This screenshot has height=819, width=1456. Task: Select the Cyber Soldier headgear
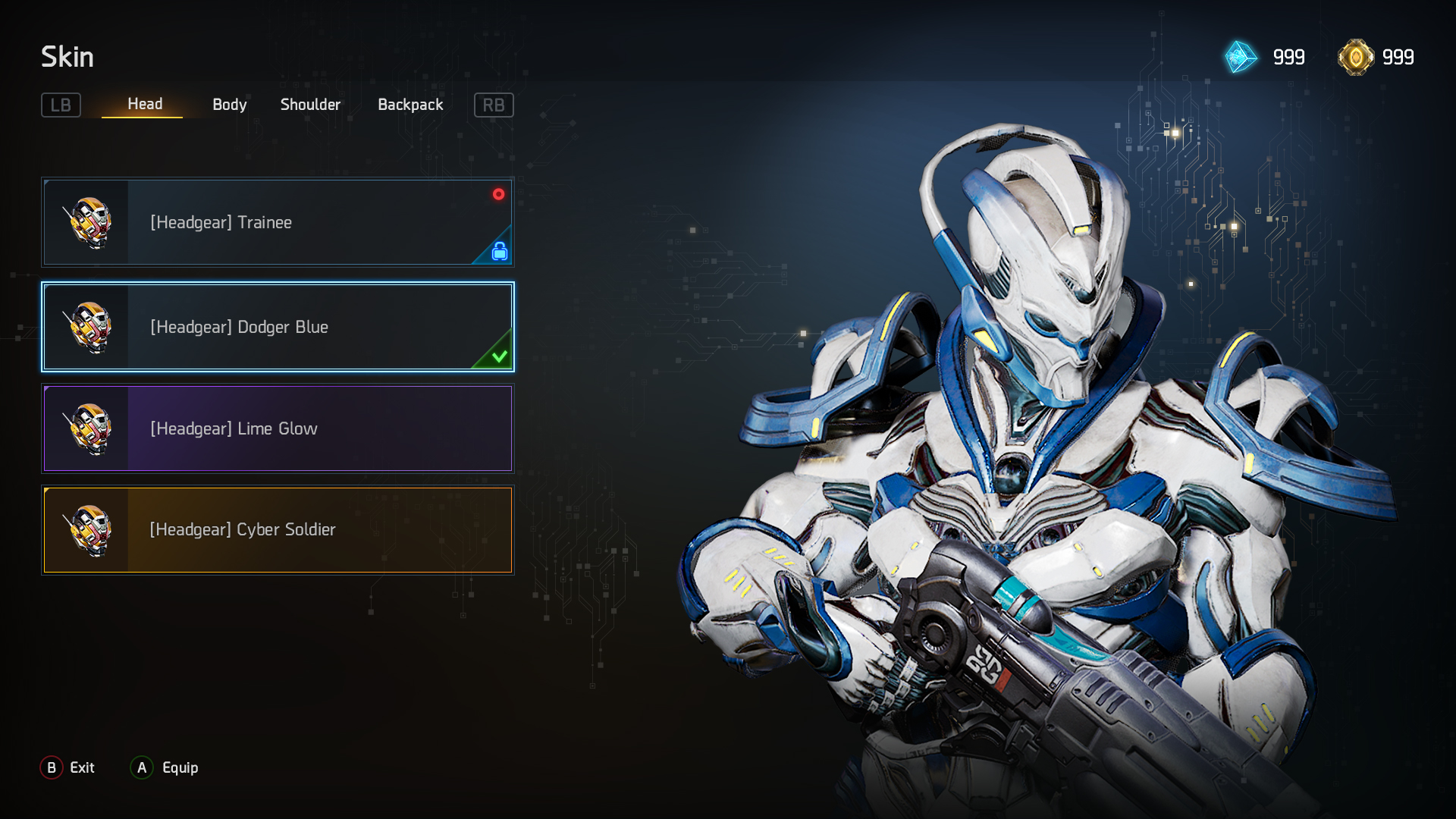(x=278, y=529)
